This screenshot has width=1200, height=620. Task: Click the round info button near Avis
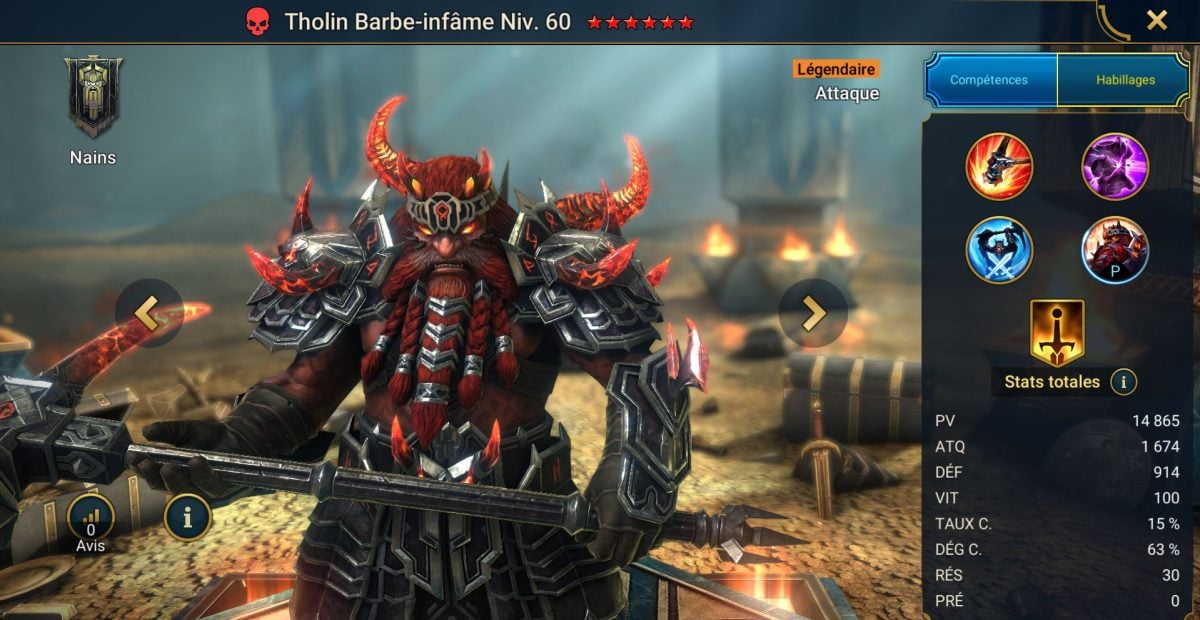tap(187, 517)
